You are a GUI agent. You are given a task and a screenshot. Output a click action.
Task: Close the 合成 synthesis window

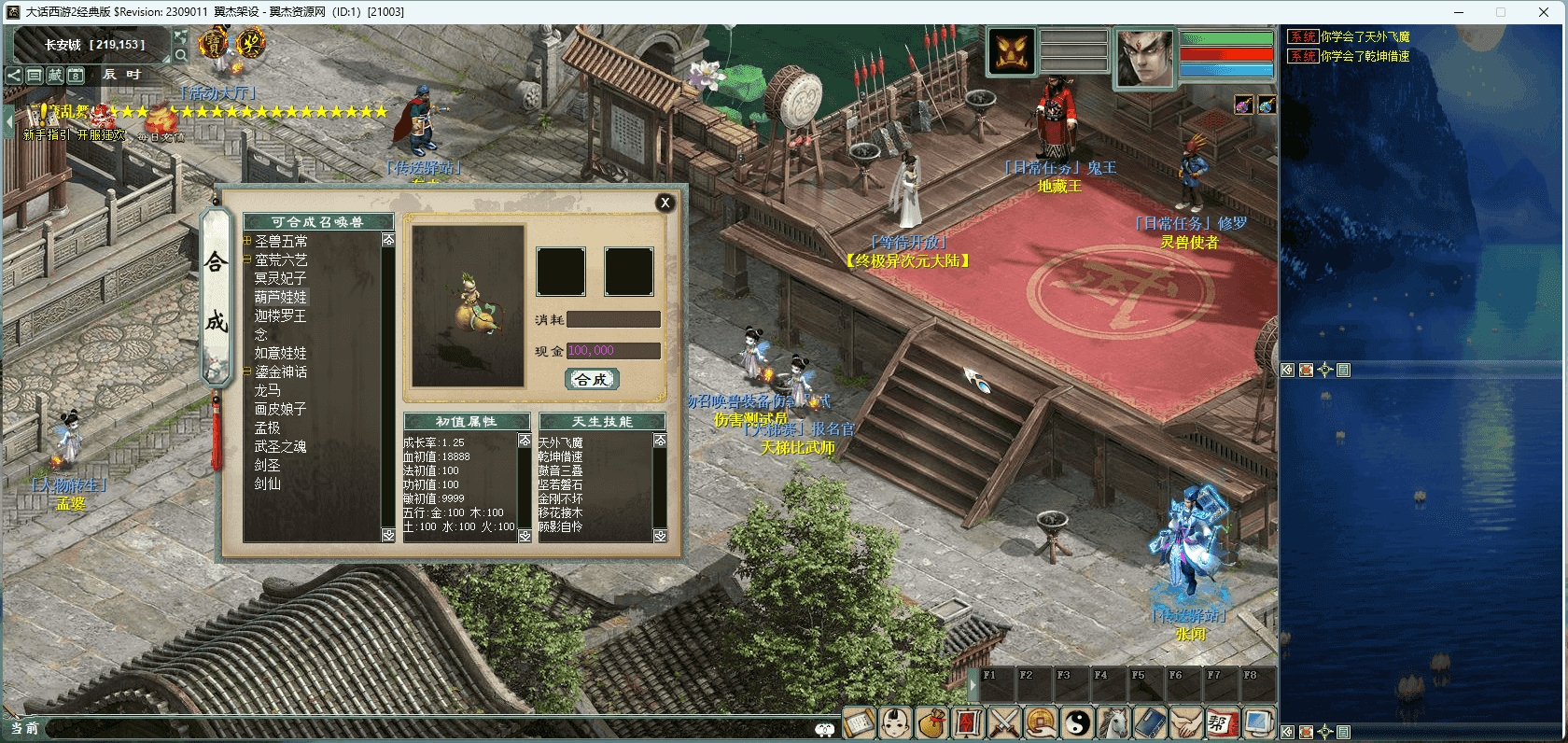click(665, 203)
